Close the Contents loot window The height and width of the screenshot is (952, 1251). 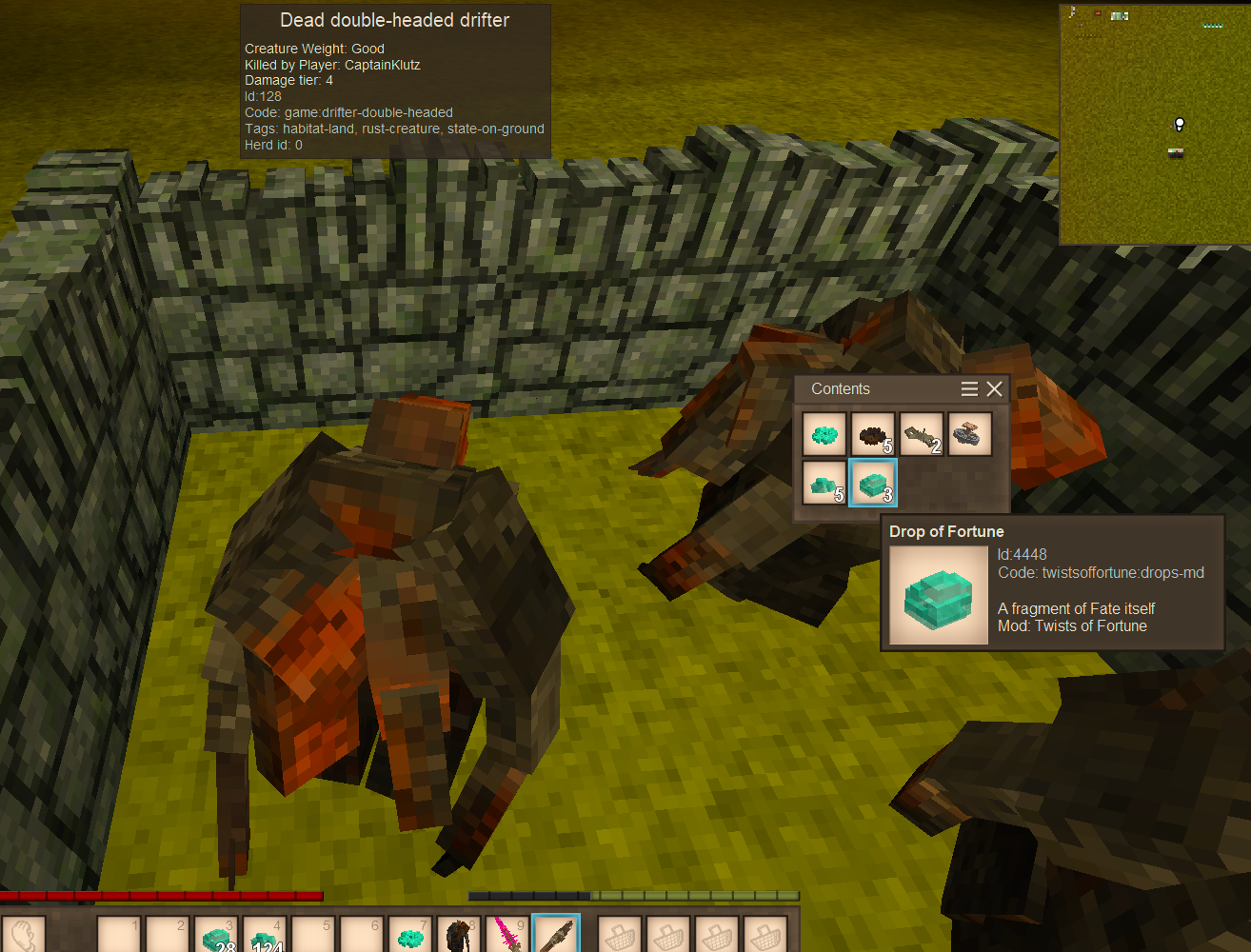click(x=995, y=388)
